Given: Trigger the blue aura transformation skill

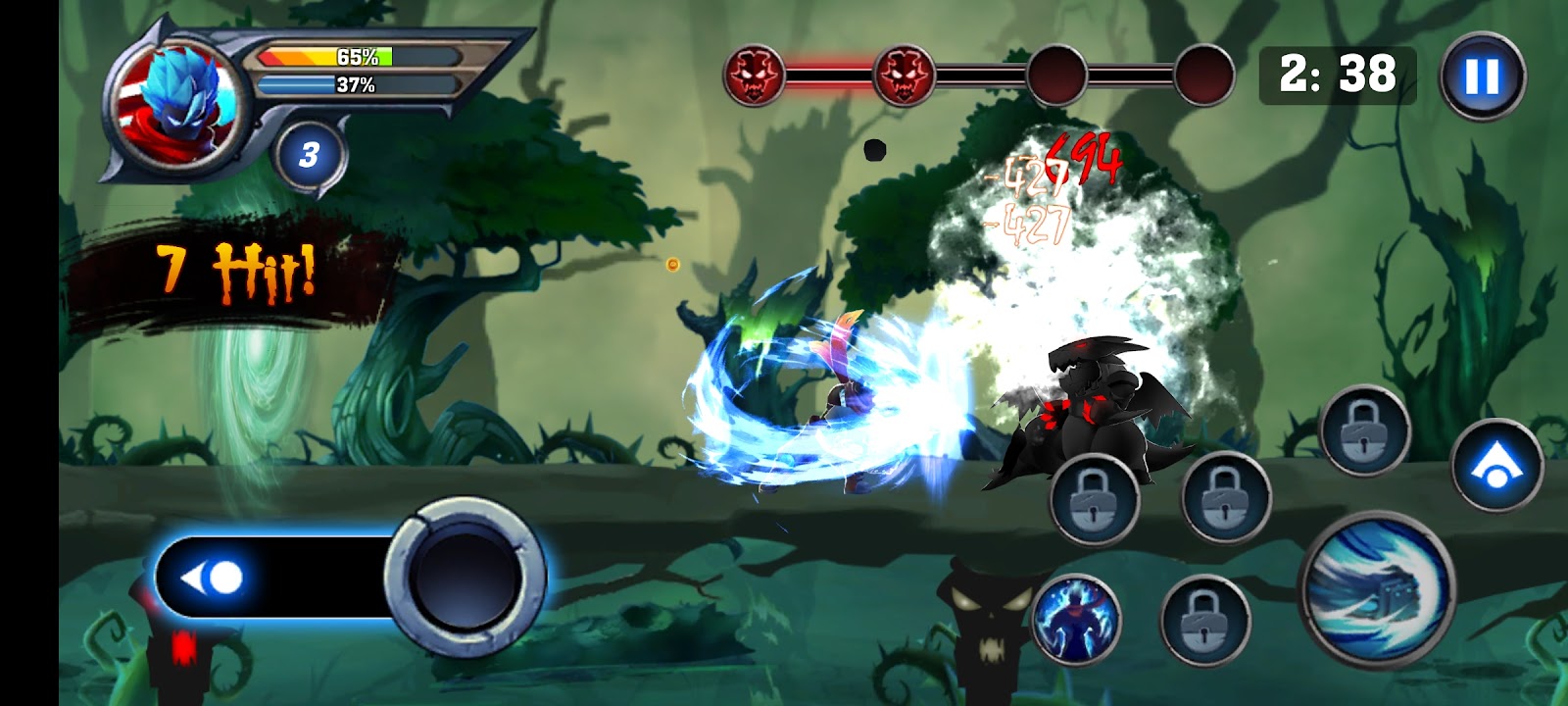Looking at the screenshot, I should click(x=1075, y=618).
